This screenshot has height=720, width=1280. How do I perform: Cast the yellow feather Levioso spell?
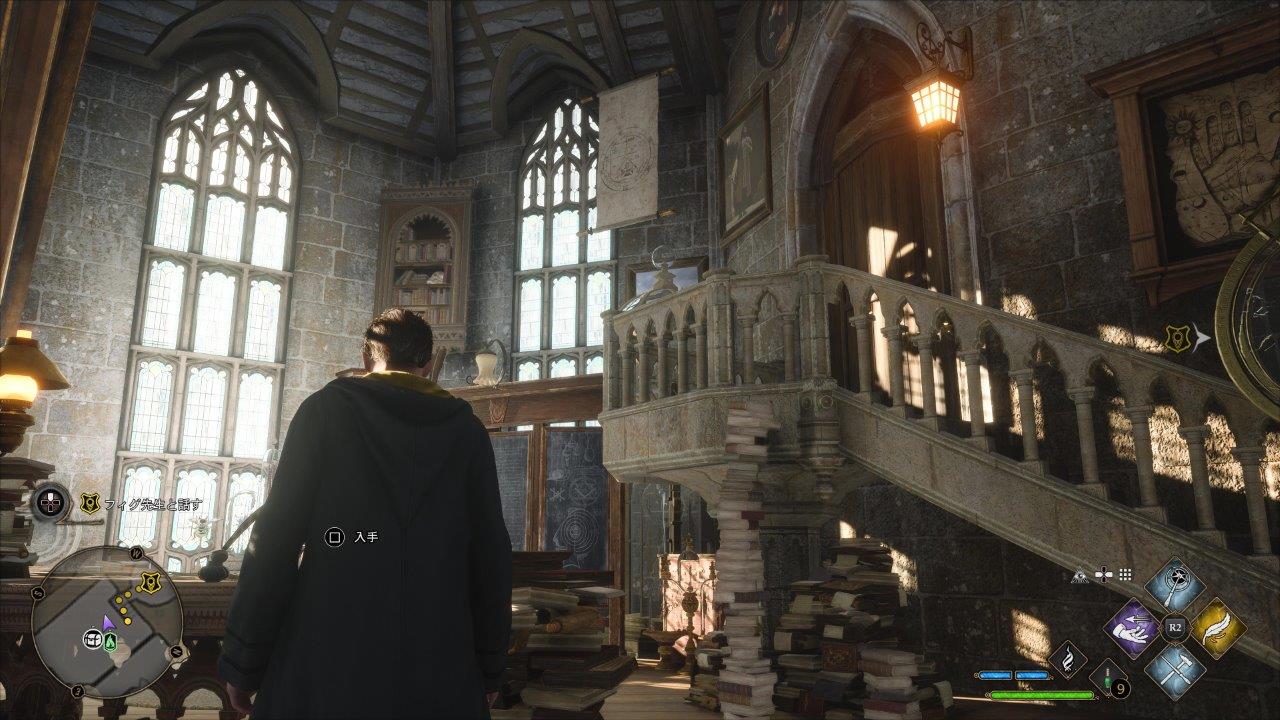(1219, 628)
